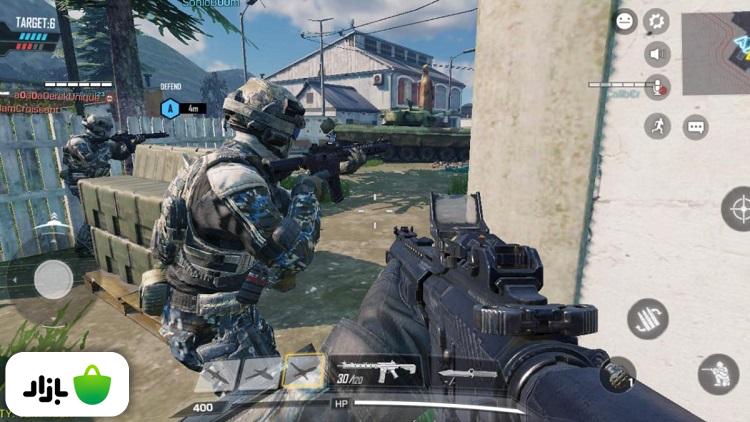Screen dimensions: 750x422
Task: Tap the running man sprint icon
Action: tap(657, 125)
